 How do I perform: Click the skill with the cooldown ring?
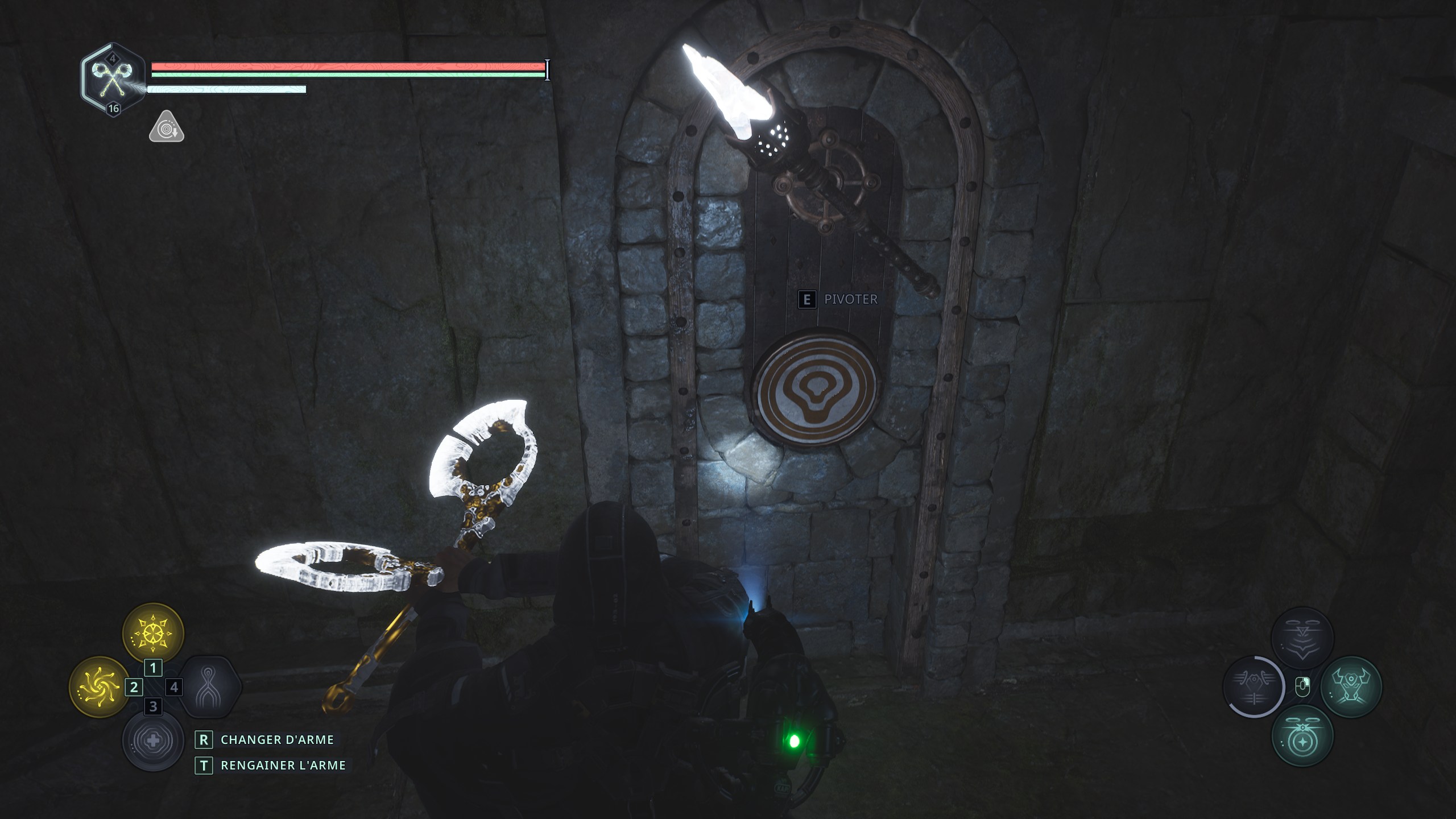point(1254,687)
